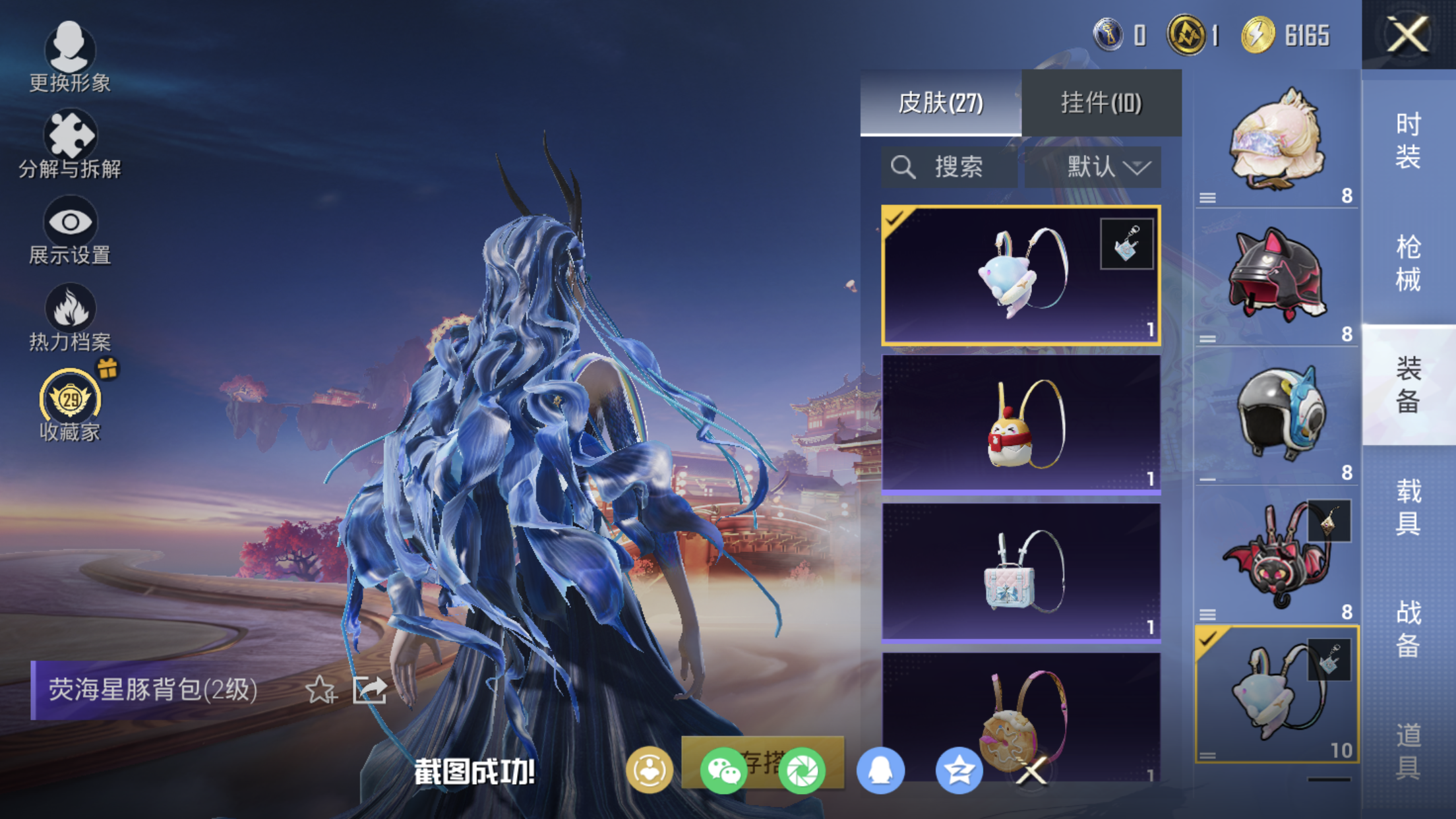Switch to the 时装 fashion category

(1408, 140)
